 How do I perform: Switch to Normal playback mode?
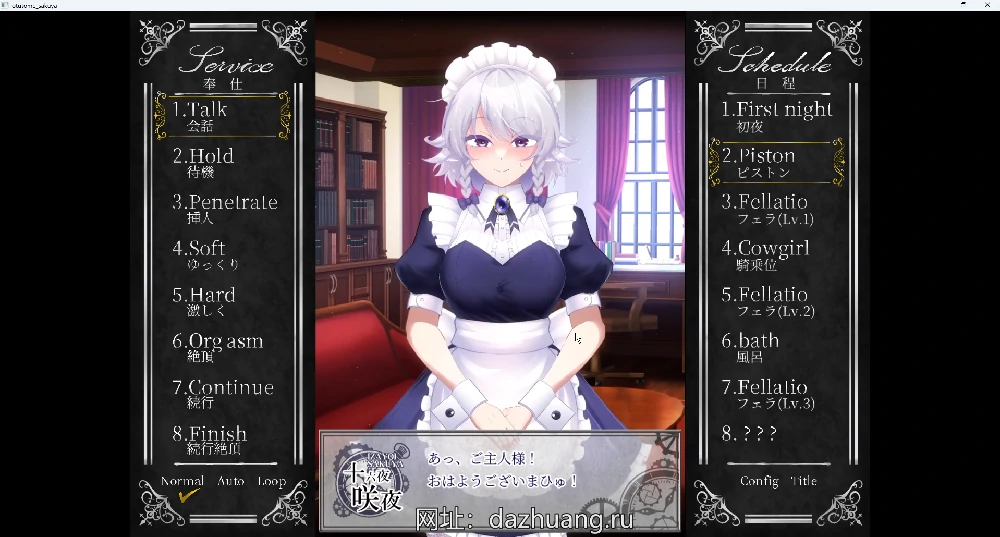pyautogui.click(x=183, y=481)
